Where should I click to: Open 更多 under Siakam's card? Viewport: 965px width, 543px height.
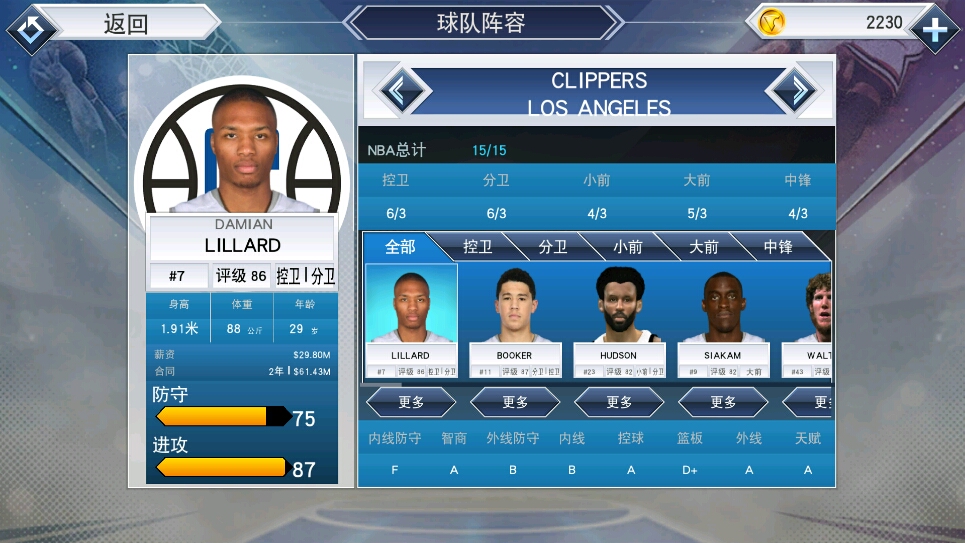[723, 402]
